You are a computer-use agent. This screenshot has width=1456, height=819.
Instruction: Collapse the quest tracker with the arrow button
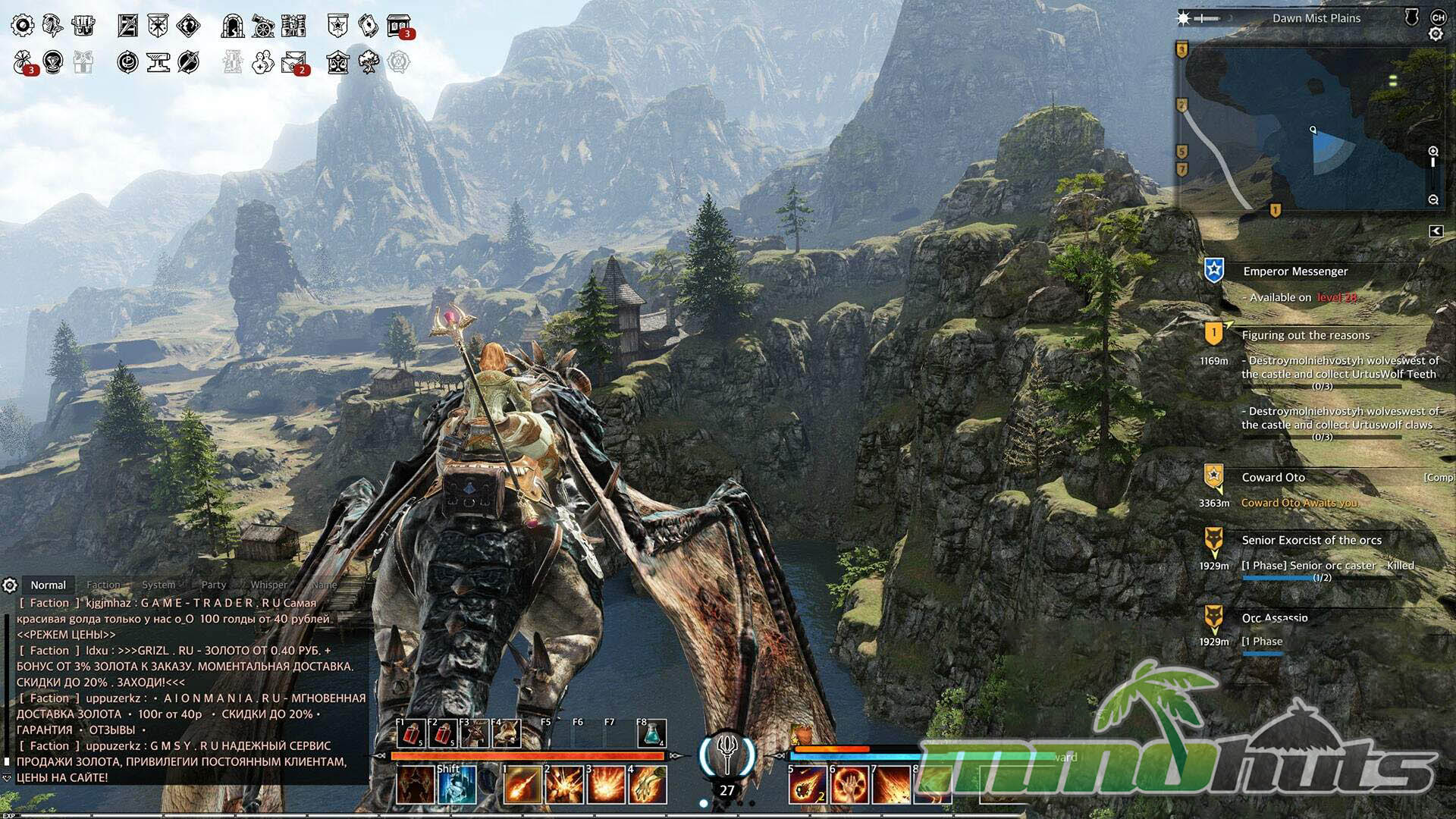1436,231
